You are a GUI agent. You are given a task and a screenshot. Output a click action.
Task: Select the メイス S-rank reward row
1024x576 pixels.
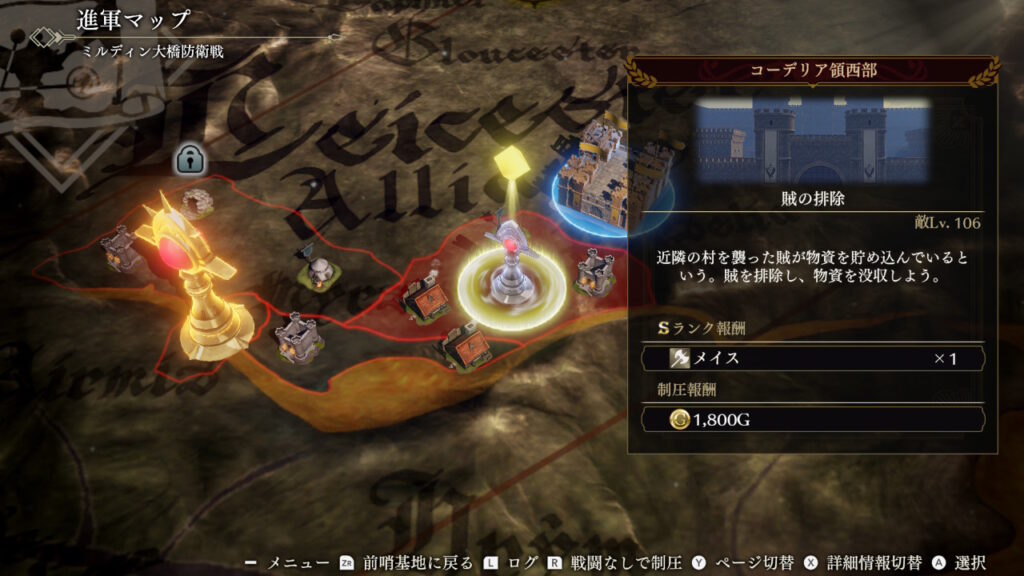tap(812, 358)
